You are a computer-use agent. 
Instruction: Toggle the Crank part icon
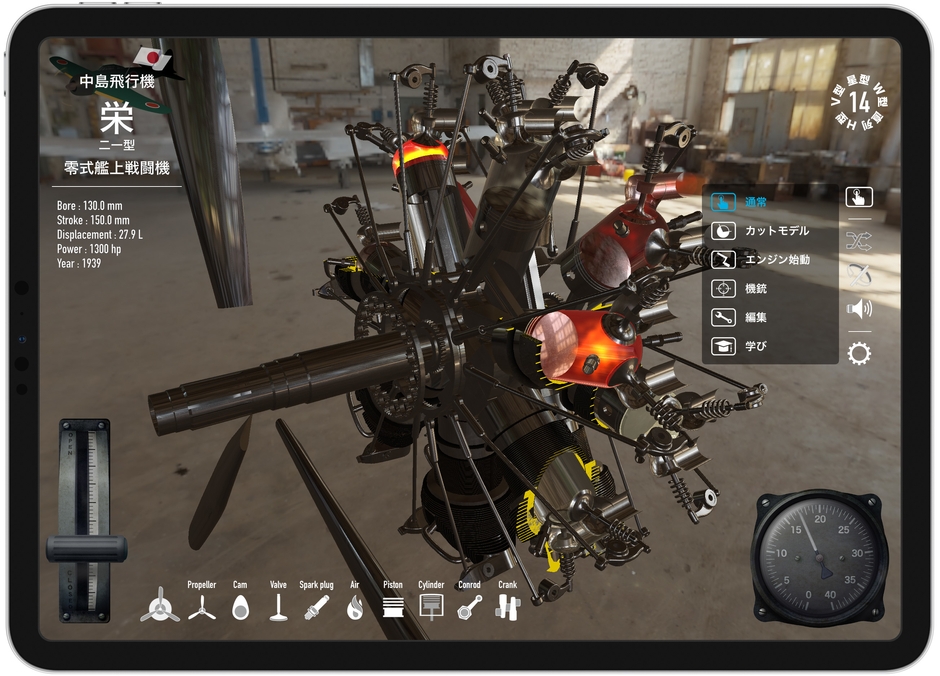(x=508, y=606)
